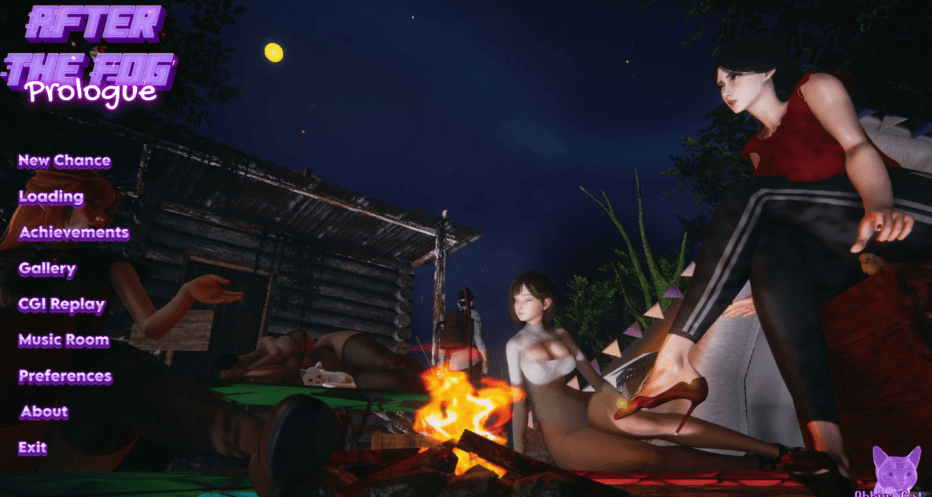Choose Exit to quit the game
932x497 pixels.
tap(32, 448)
